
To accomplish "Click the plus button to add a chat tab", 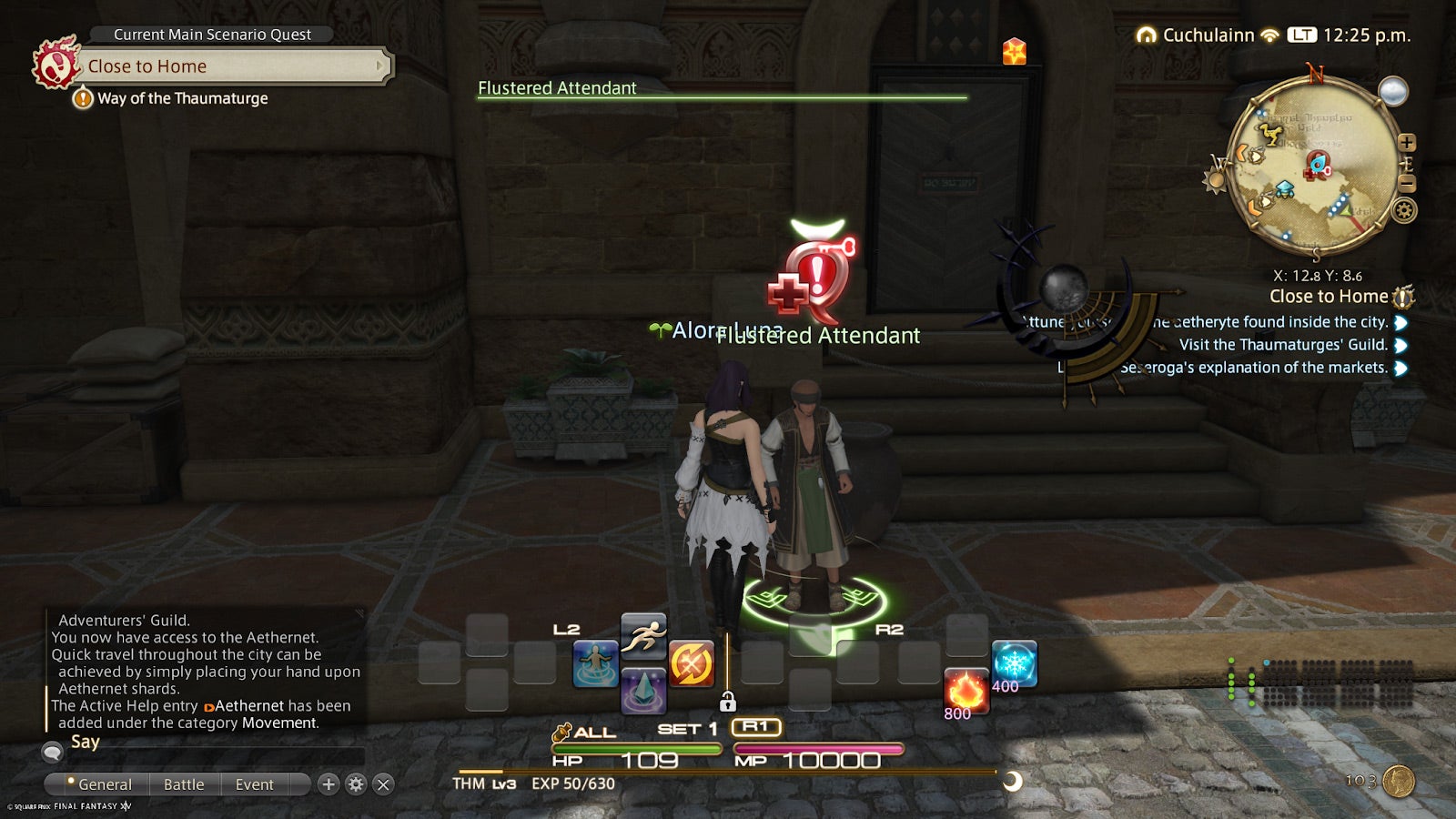I will (x=329, y=784).
